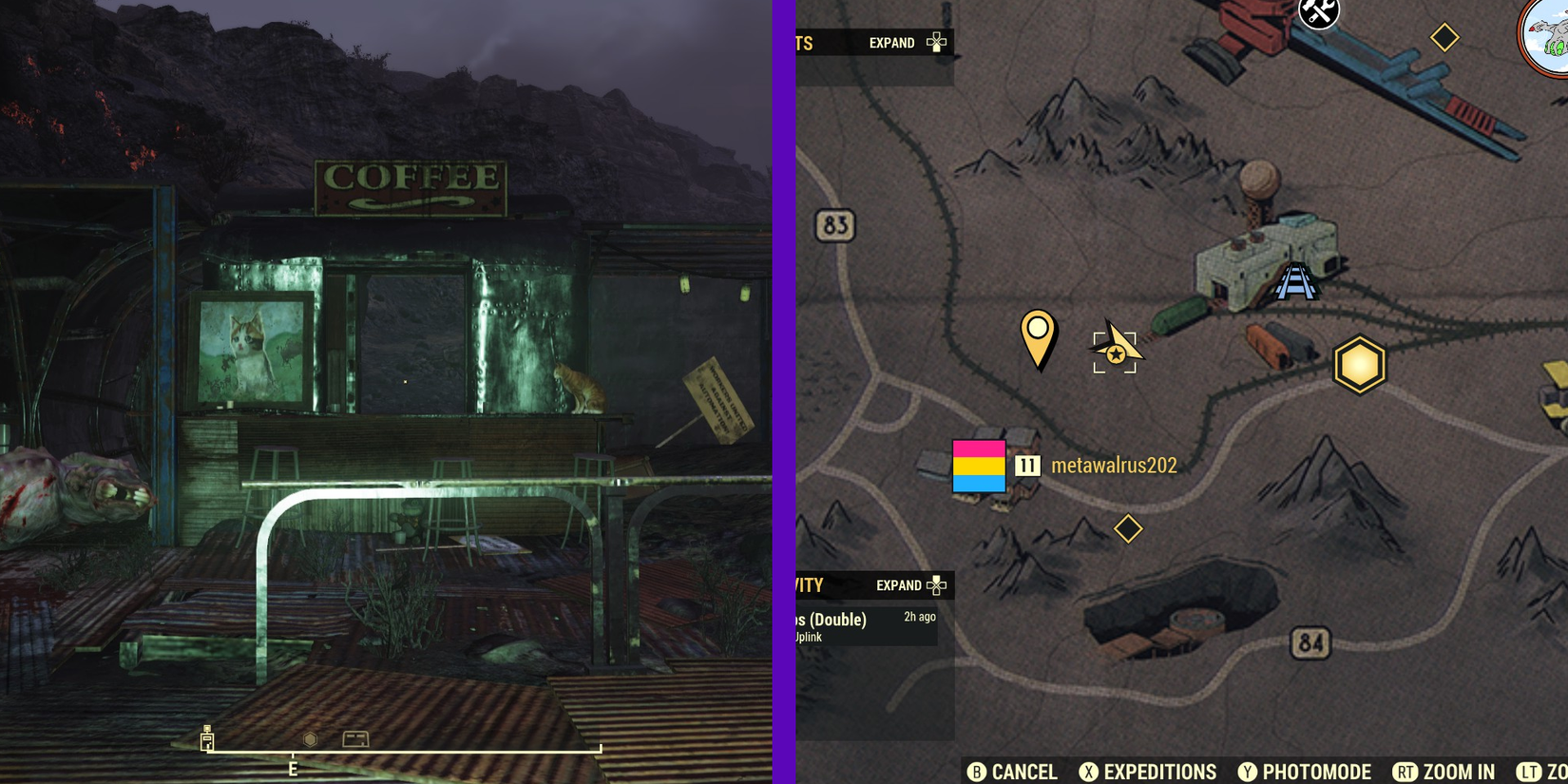The width and height of the screenshot is (1568, 784).
Task: Expand the ACTIVITY panel via its EXPAND control
Action: point(901,585)
